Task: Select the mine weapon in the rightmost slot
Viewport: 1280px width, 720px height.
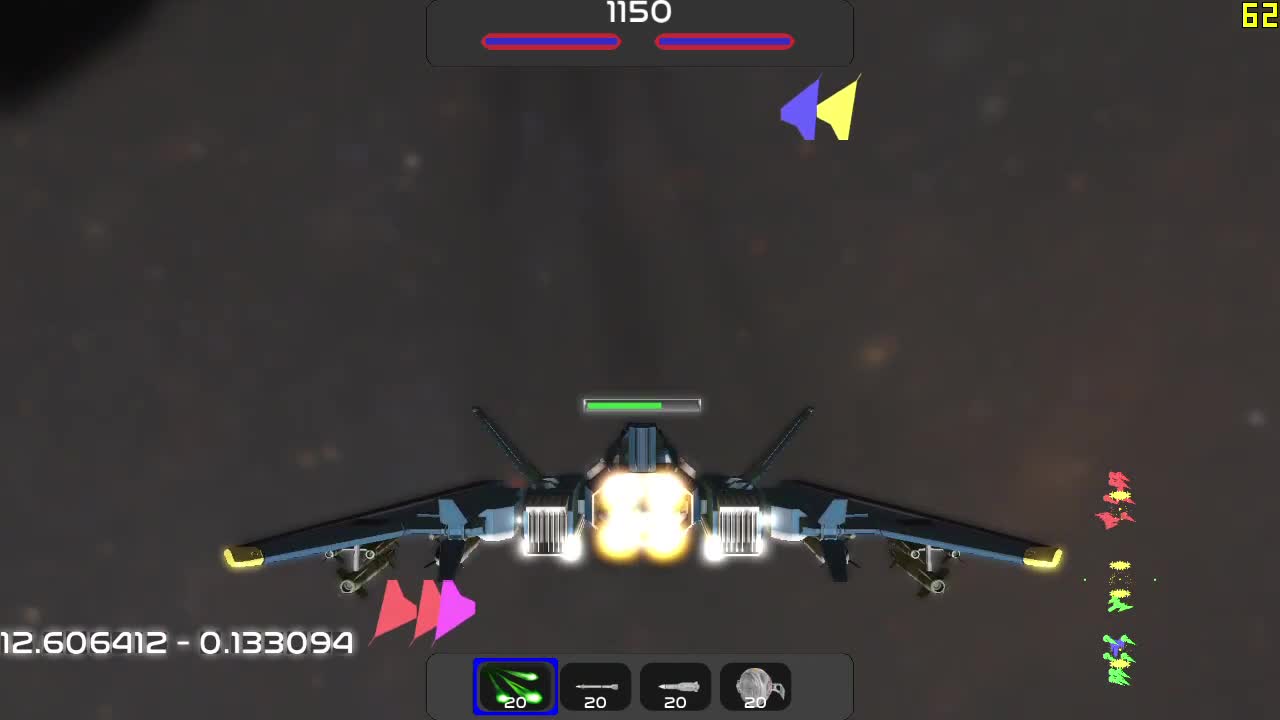Action: [x=755, y=686]
